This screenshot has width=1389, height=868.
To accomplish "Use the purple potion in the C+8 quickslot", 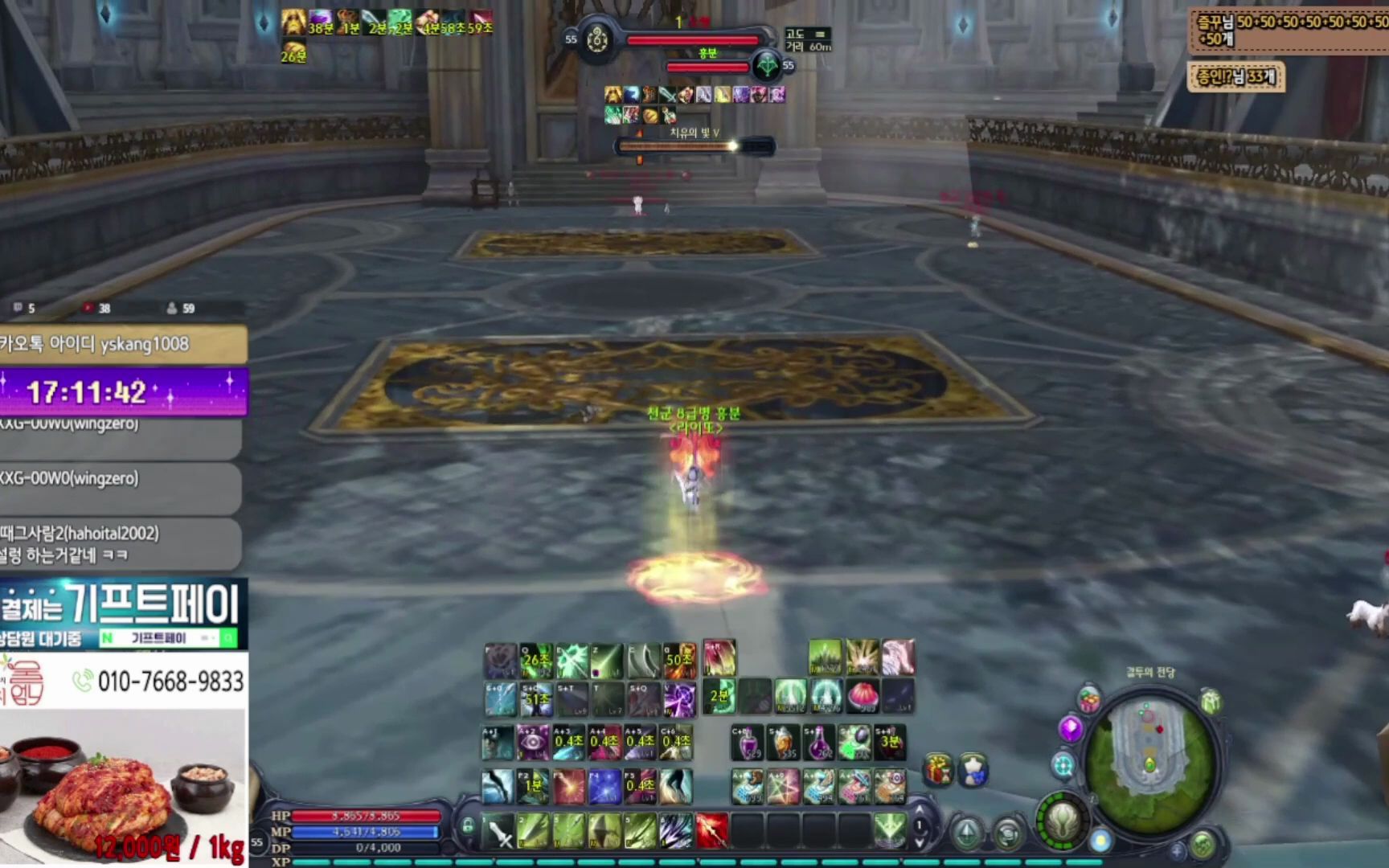I will [x=747, y=740].
